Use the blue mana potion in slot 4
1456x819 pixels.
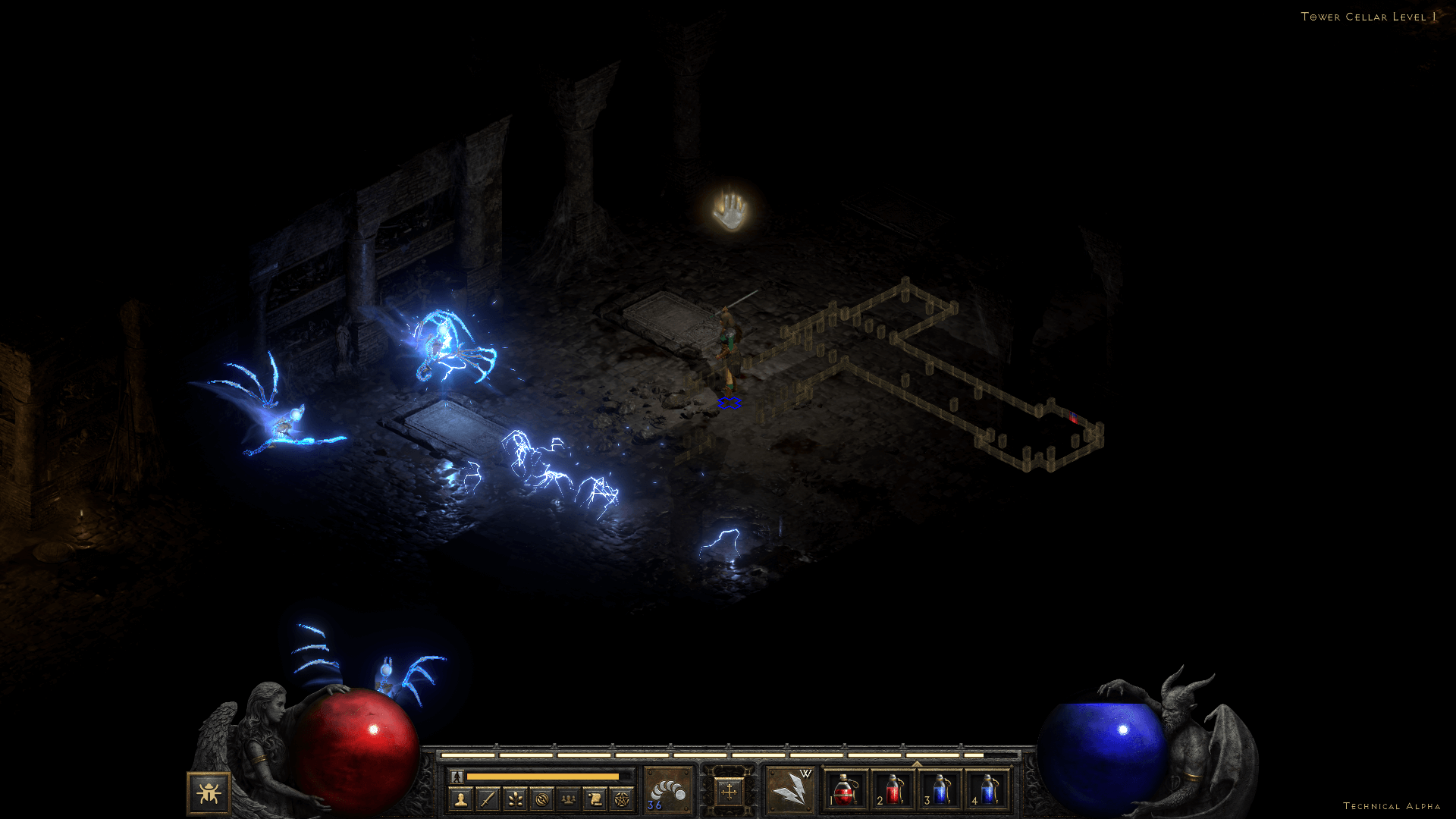(988, 790)
